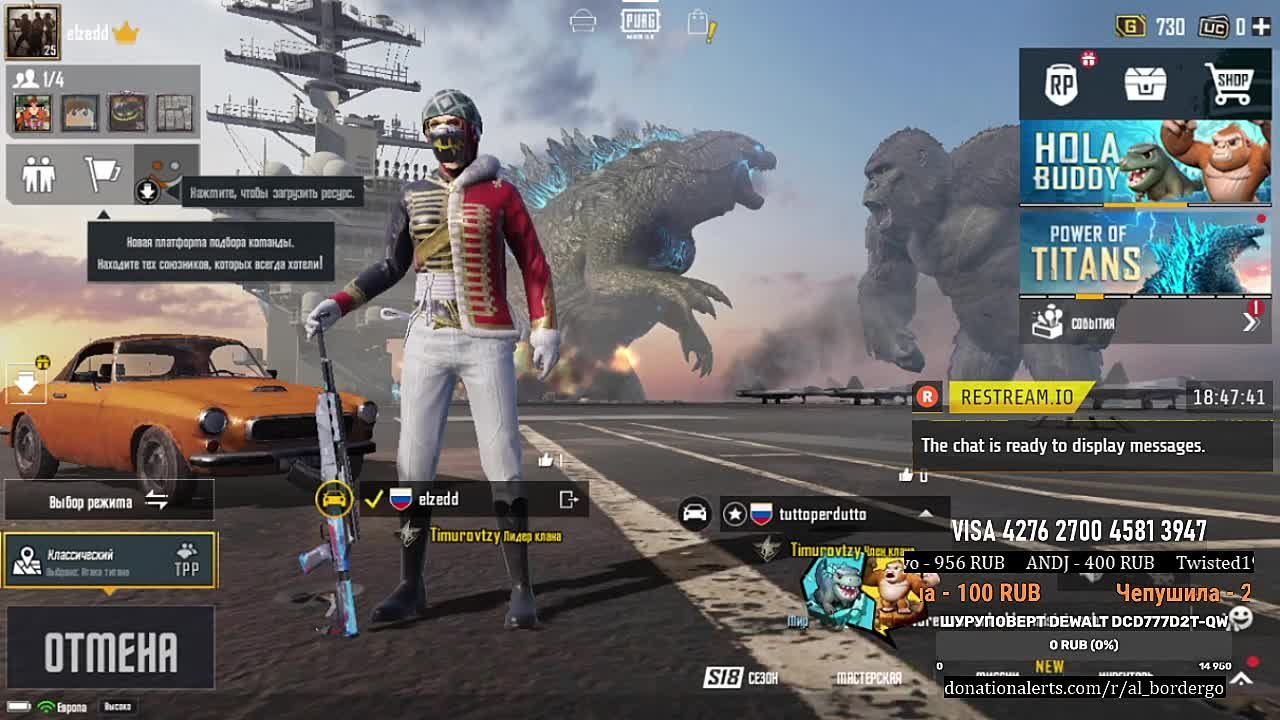The image size is (1280, 720).
Task: Click the leave-team icon beside elzedd
Action: click(x=569, y=499)
